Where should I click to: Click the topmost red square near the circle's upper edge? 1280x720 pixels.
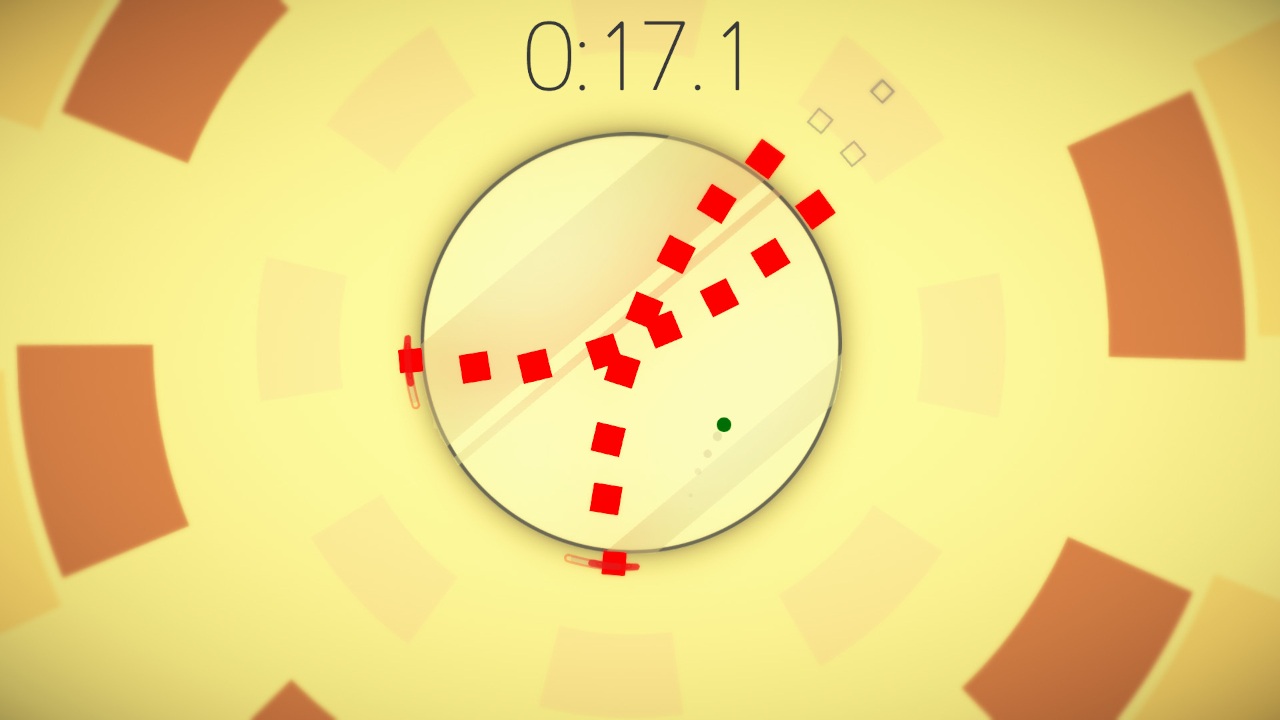coord(766,158)
